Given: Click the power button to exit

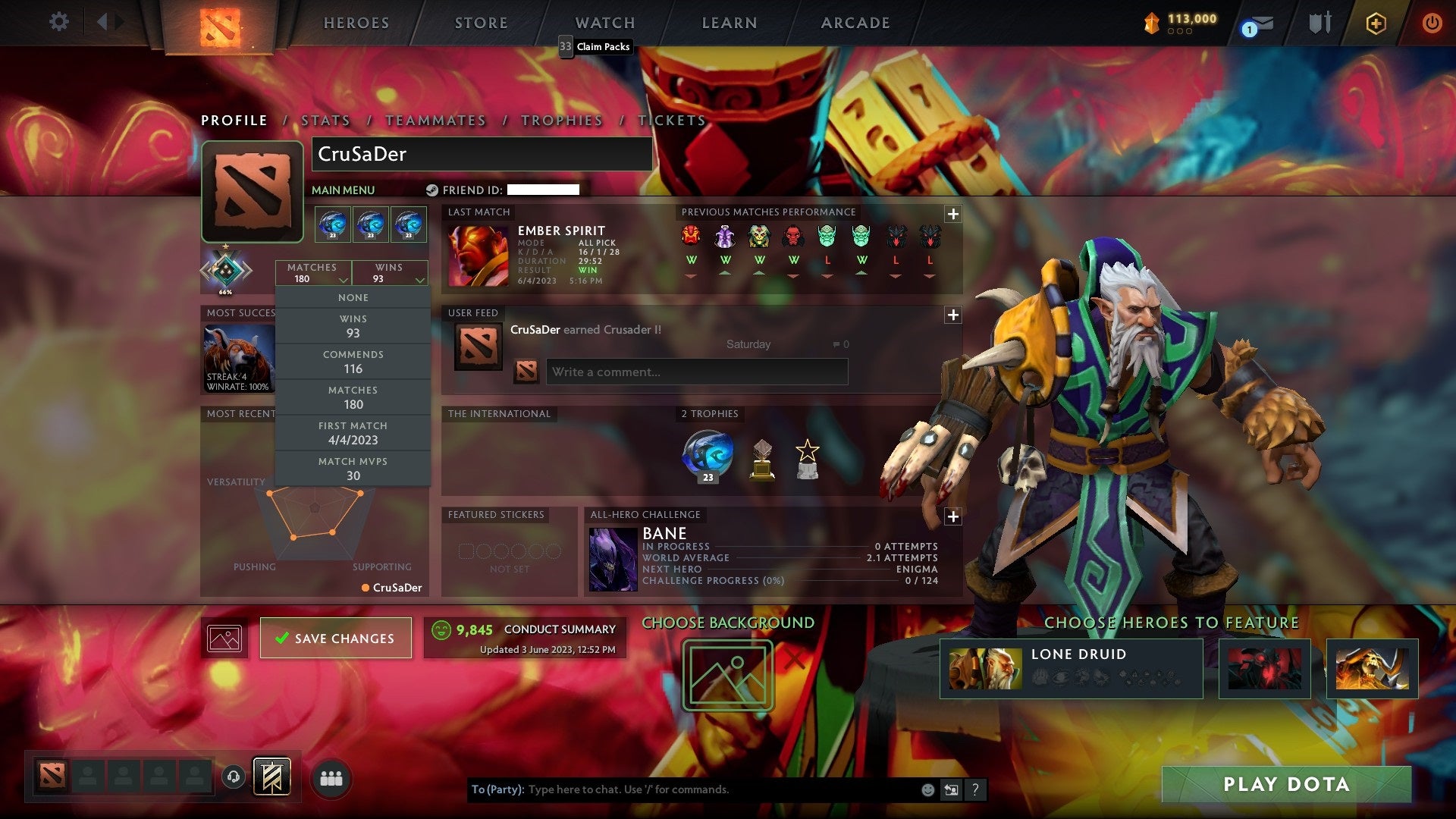Looking at the screenshot, I should 1432,24.
